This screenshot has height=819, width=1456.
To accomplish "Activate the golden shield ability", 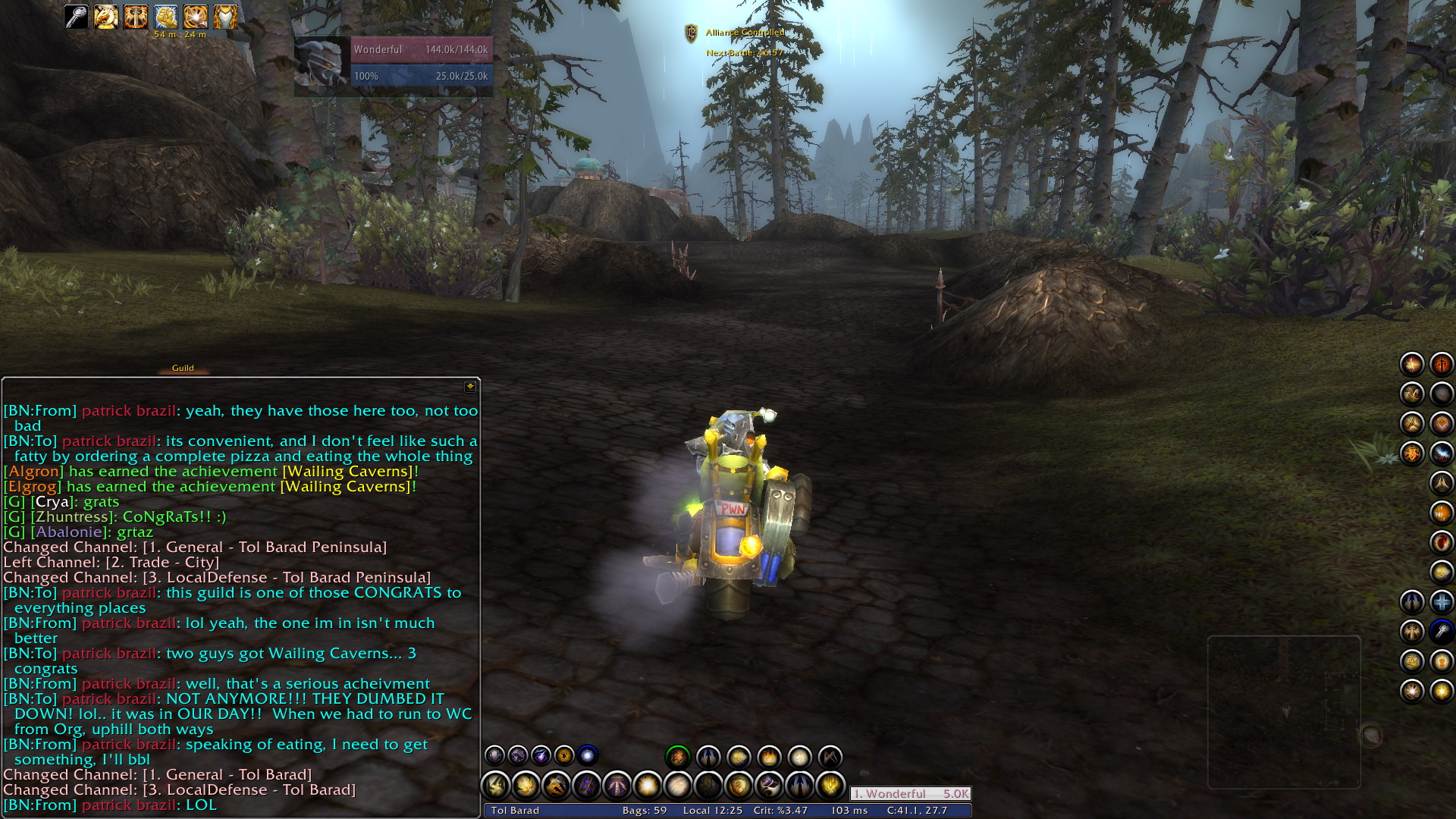I will tap(739, 786).
